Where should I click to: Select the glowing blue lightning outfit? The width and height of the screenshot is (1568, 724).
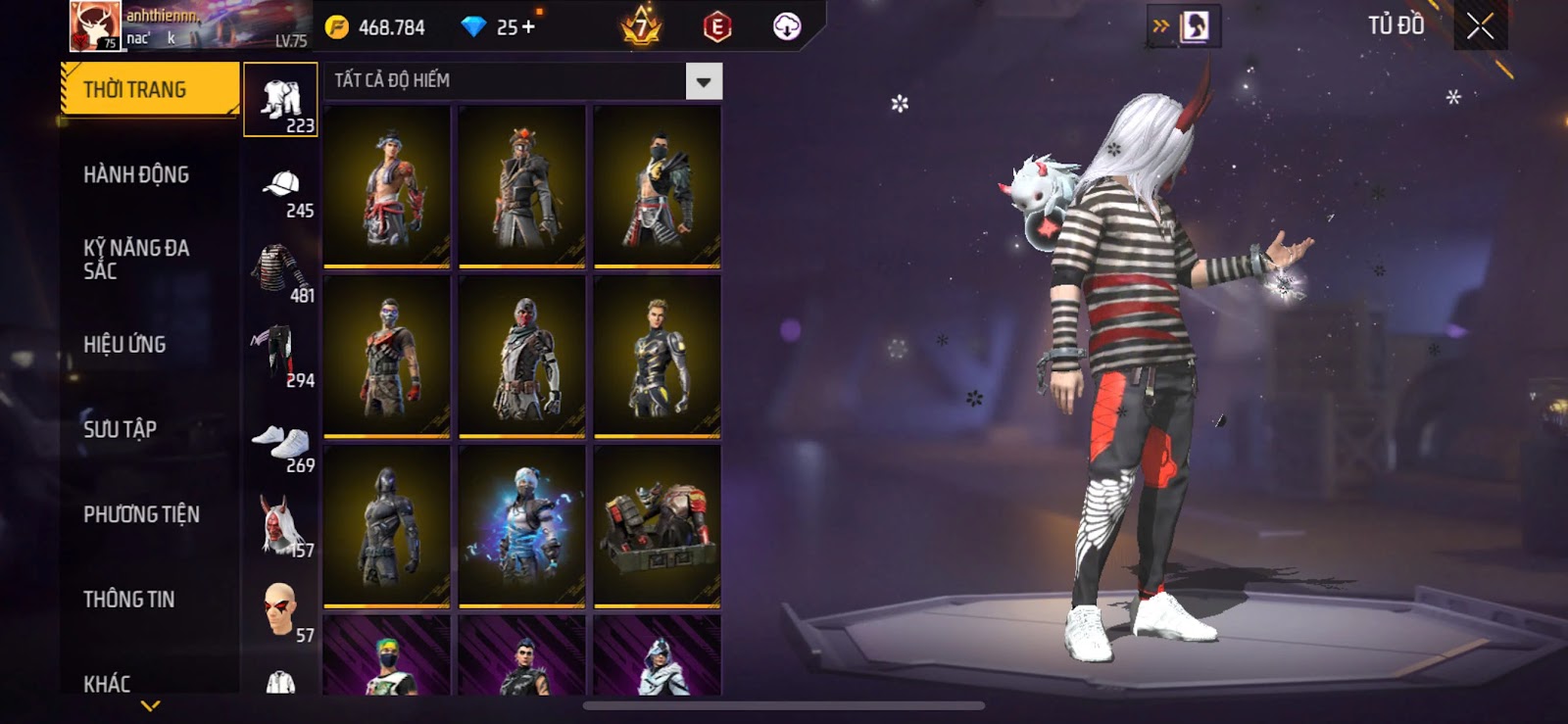(522, 526)
